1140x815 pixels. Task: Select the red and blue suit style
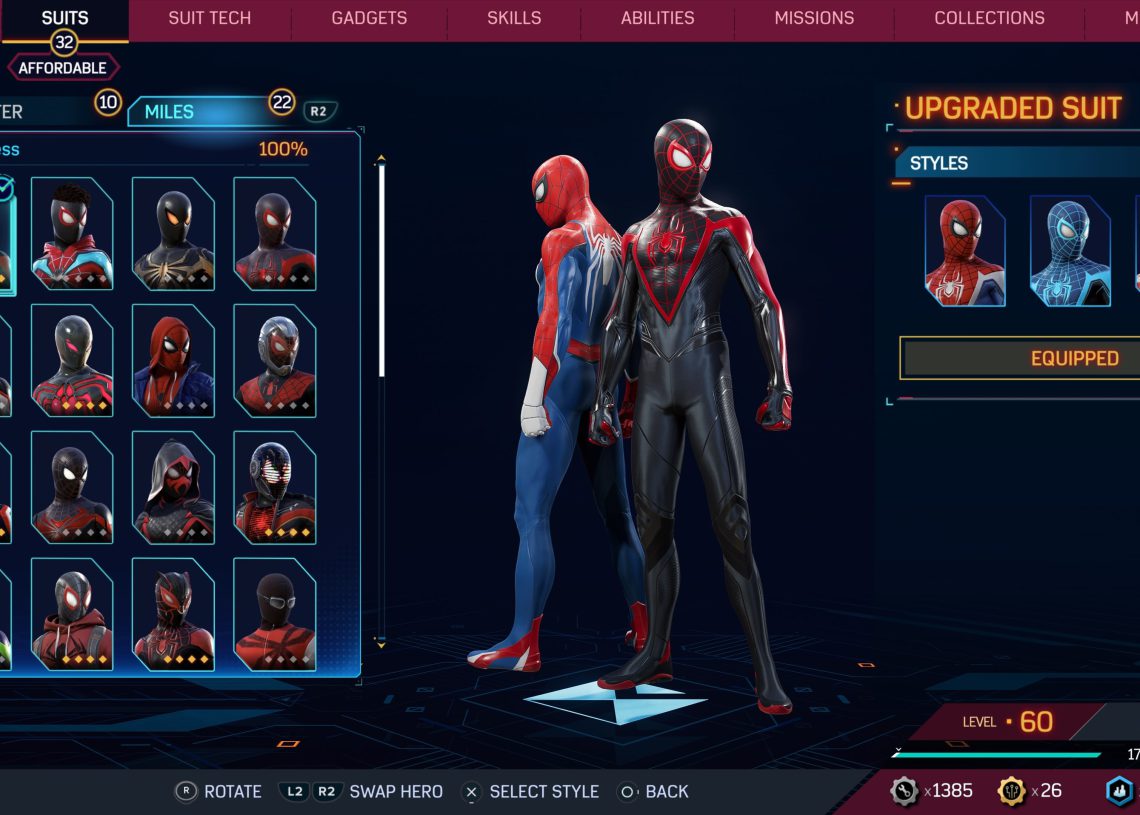(x=965, y=250)
